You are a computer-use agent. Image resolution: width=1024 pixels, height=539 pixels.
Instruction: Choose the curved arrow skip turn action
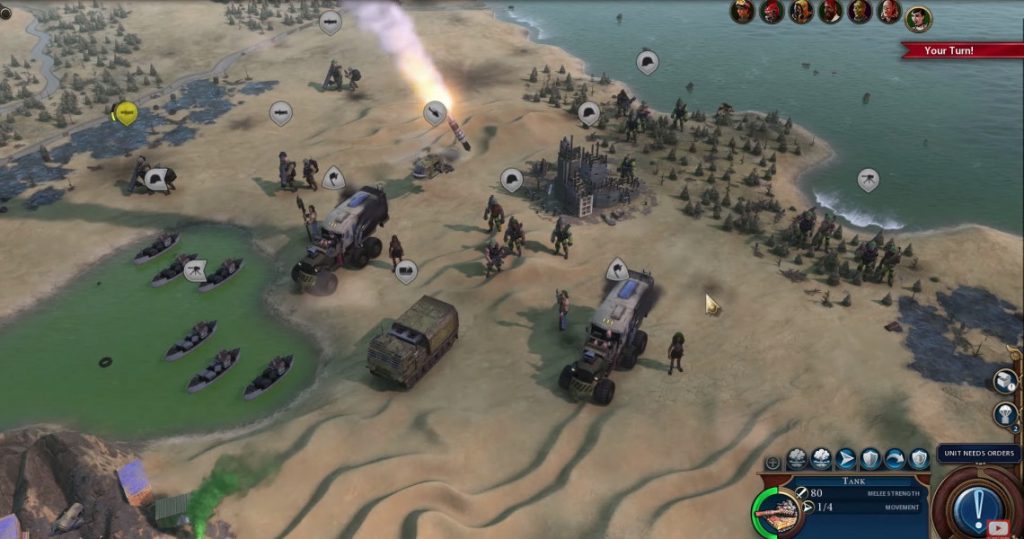coord(895,459)
